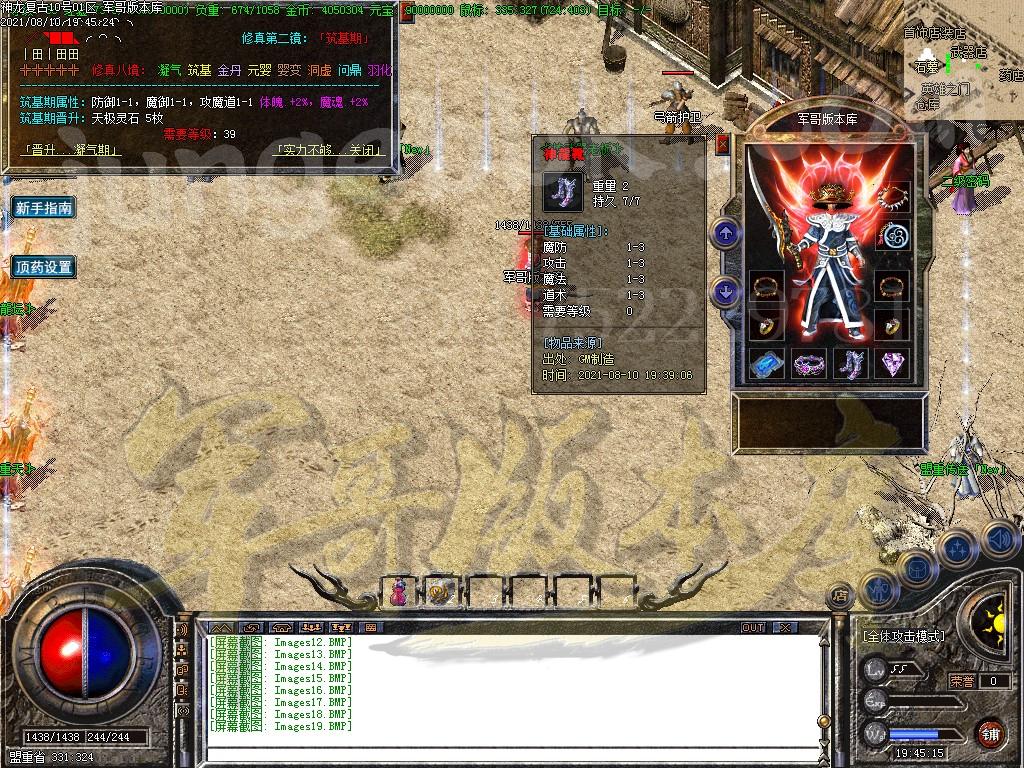Close the equipment panel with the red X
This screenshot has height=768, width=1024.
[722, 144]
